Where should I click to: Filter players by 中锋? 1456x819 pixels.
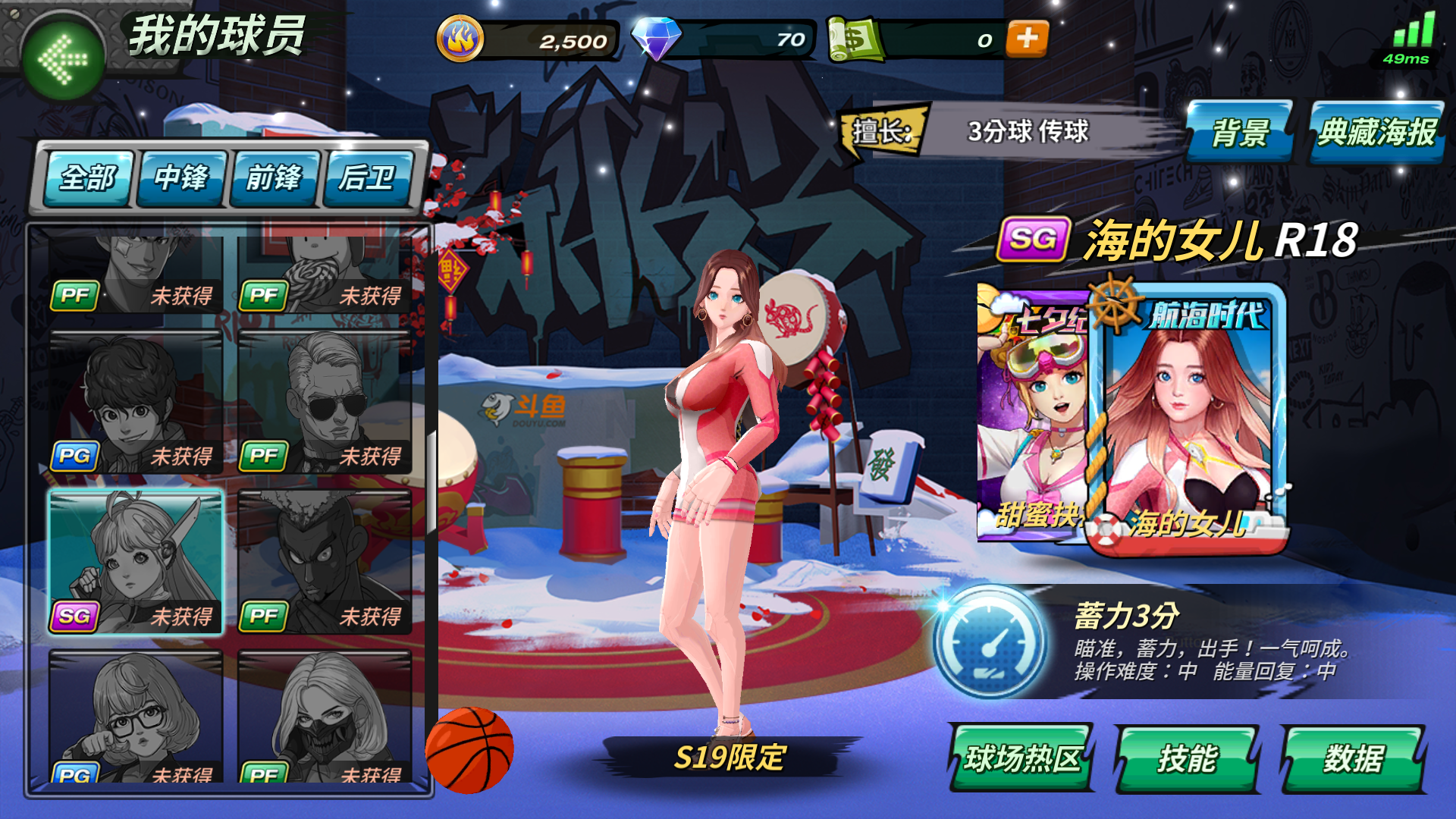[181, 178]
